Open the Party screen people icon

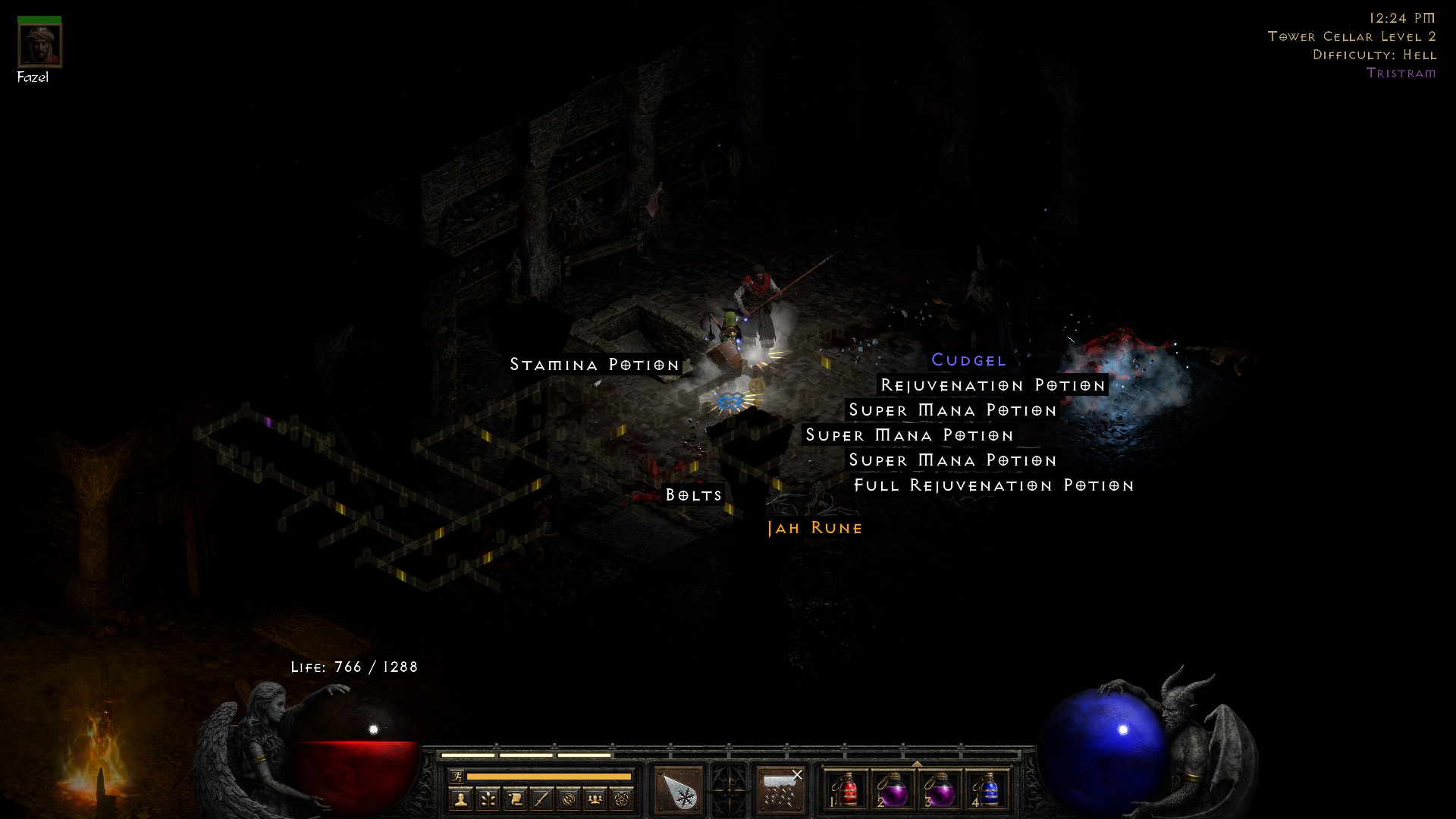(x=595, y=798)
